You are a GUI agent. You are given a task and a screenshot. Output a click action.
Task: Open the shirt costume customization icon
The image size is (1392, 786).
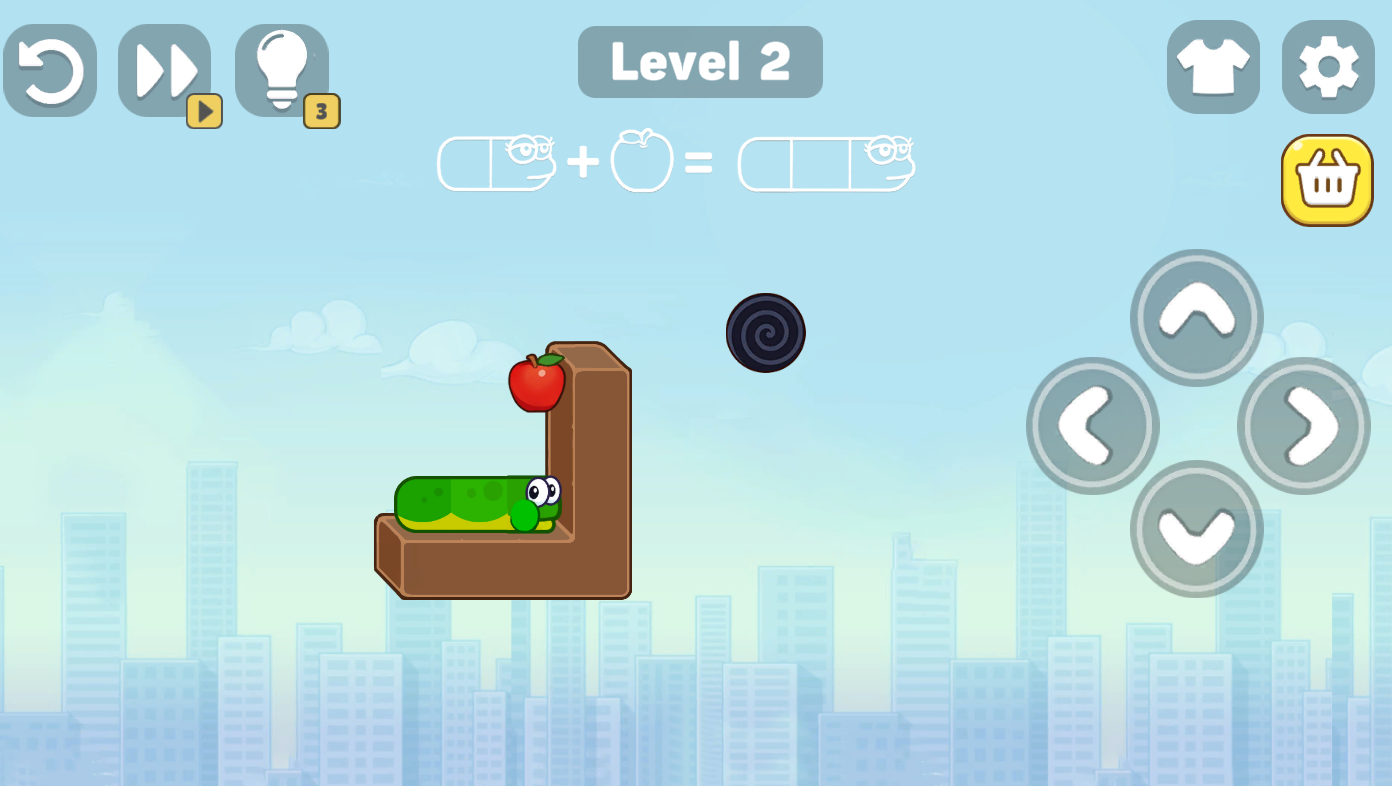click(1213, 66)
